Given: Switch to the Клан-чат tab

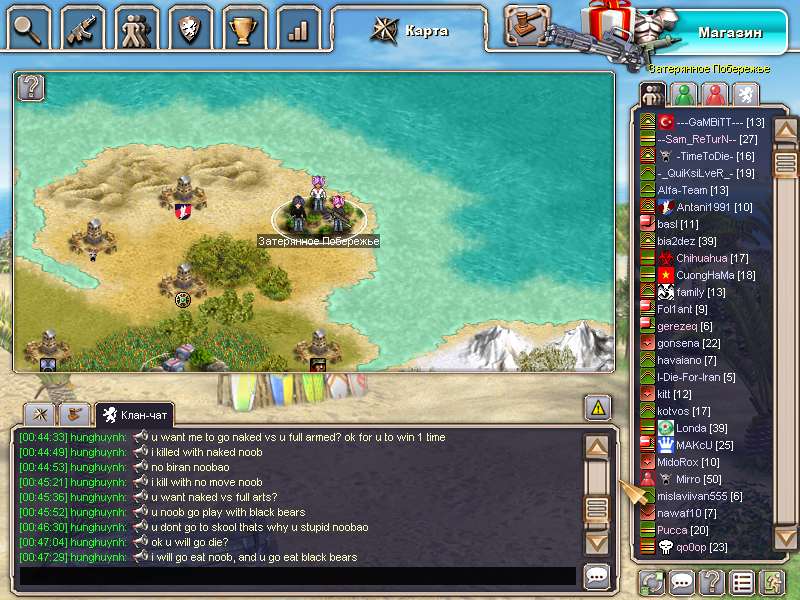Looking at the screenshot, I should click(x=134, y=414).
